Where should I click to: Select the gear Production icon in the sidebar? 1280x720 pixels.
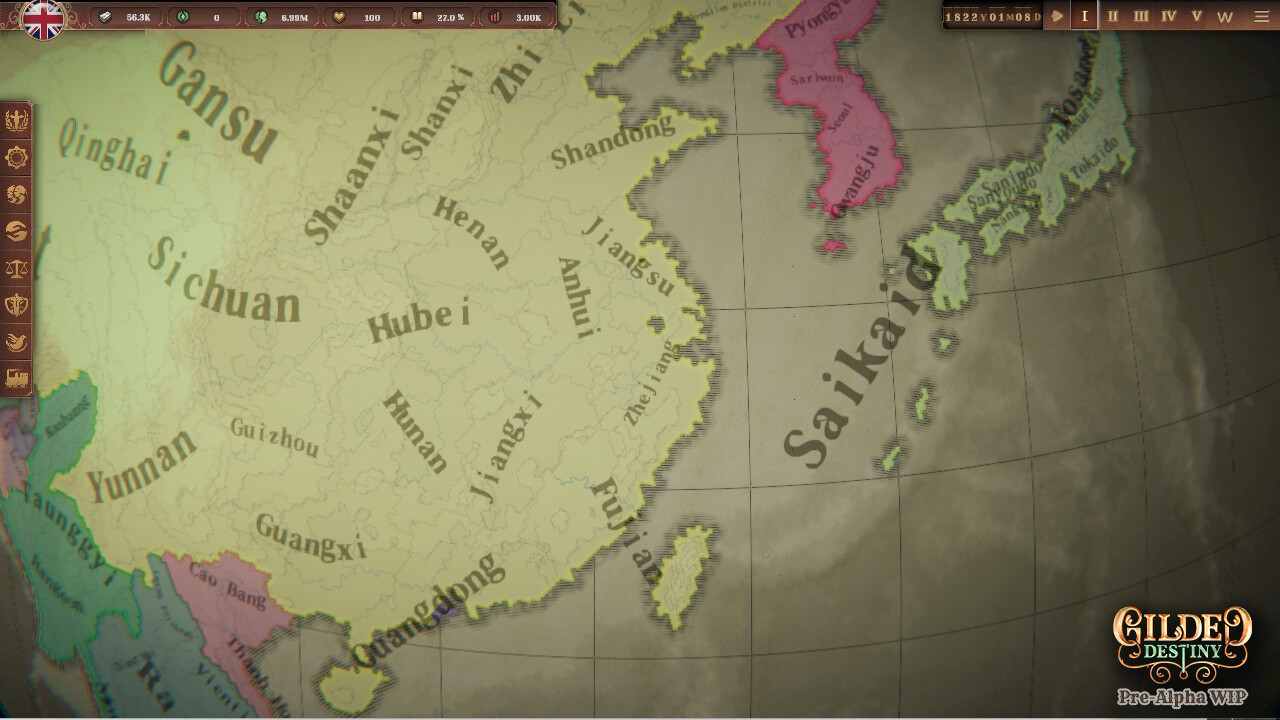click(16, 155)
